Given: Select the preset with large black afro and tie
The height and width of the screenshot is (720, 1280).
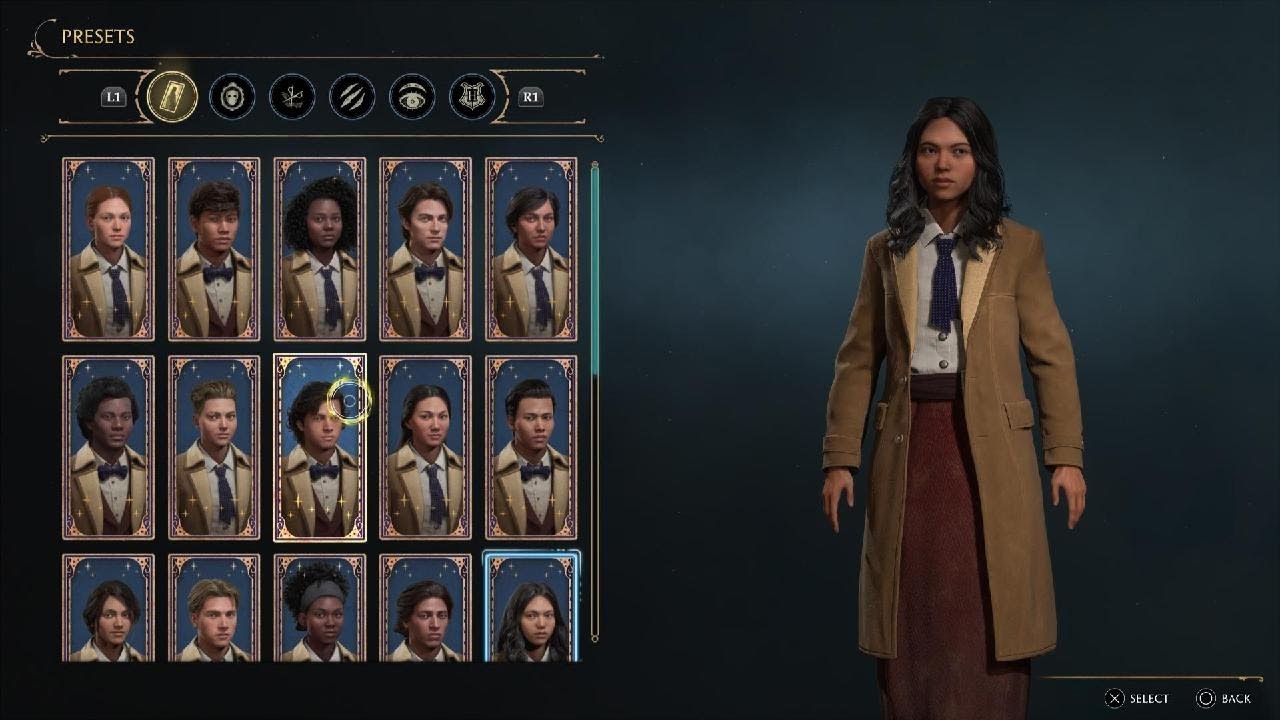Looking at the screenshot, I should [320, 249].
